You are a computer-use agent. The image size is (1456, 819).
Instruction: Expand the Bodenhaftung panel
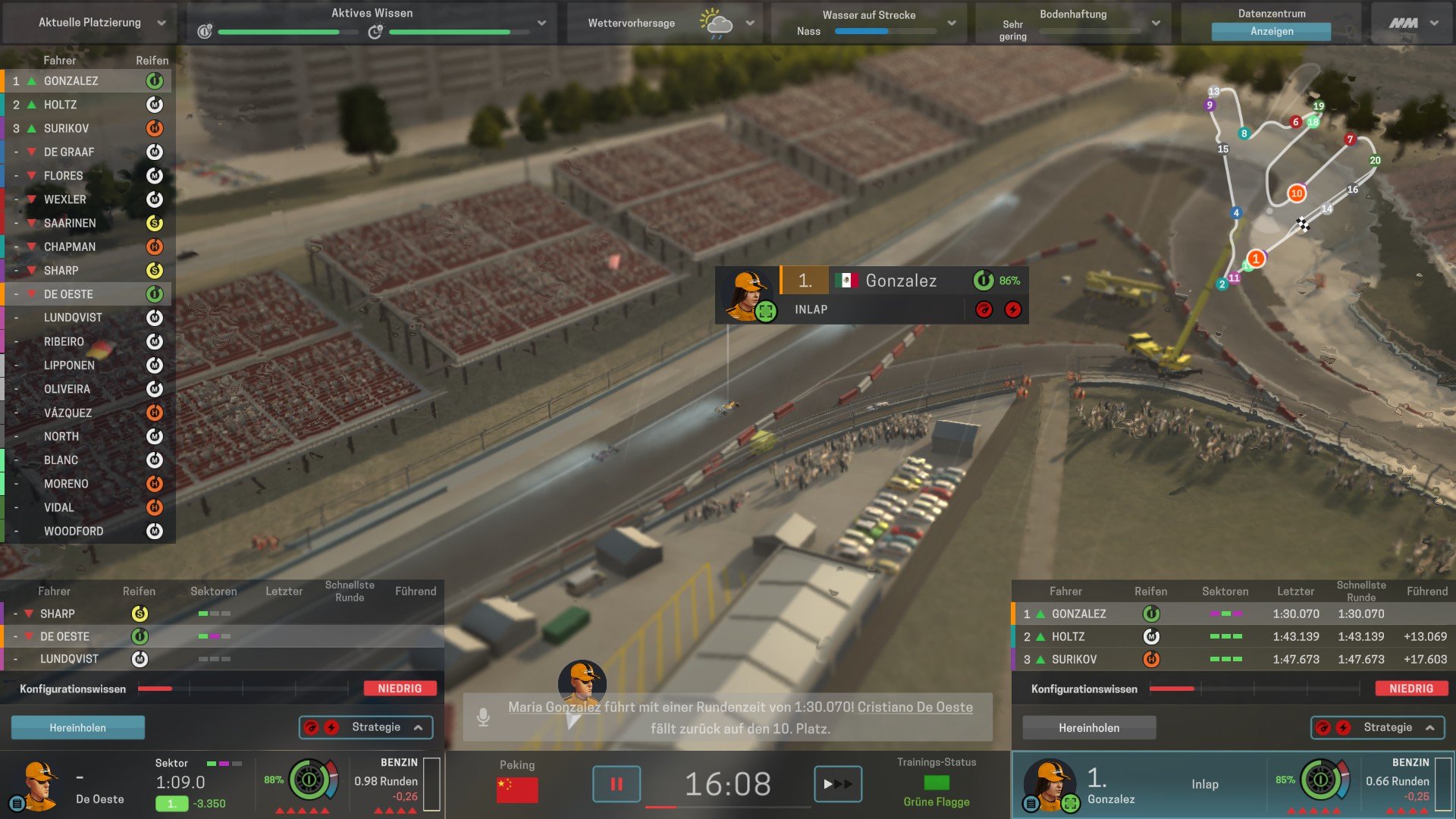[x=1156, y=23]
